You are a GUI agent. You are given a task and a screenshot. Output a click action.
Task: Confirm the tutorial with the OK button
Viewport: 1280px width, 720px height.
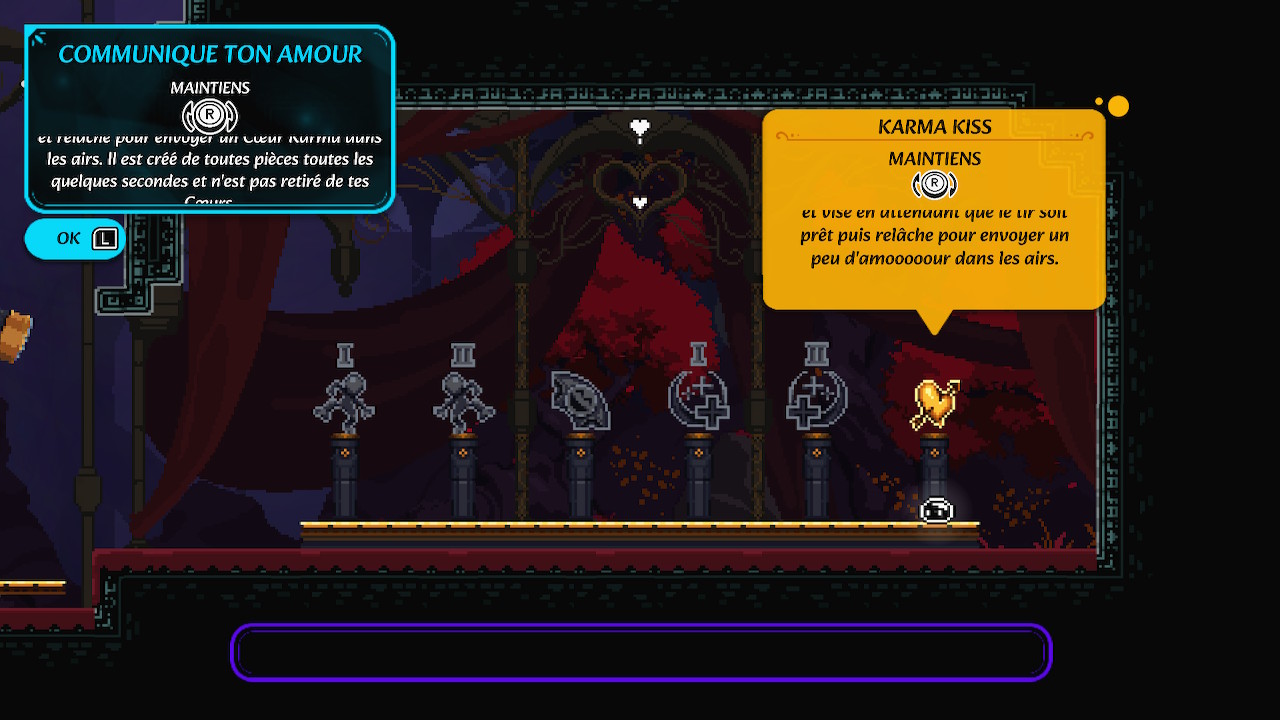tap(75, 239)
